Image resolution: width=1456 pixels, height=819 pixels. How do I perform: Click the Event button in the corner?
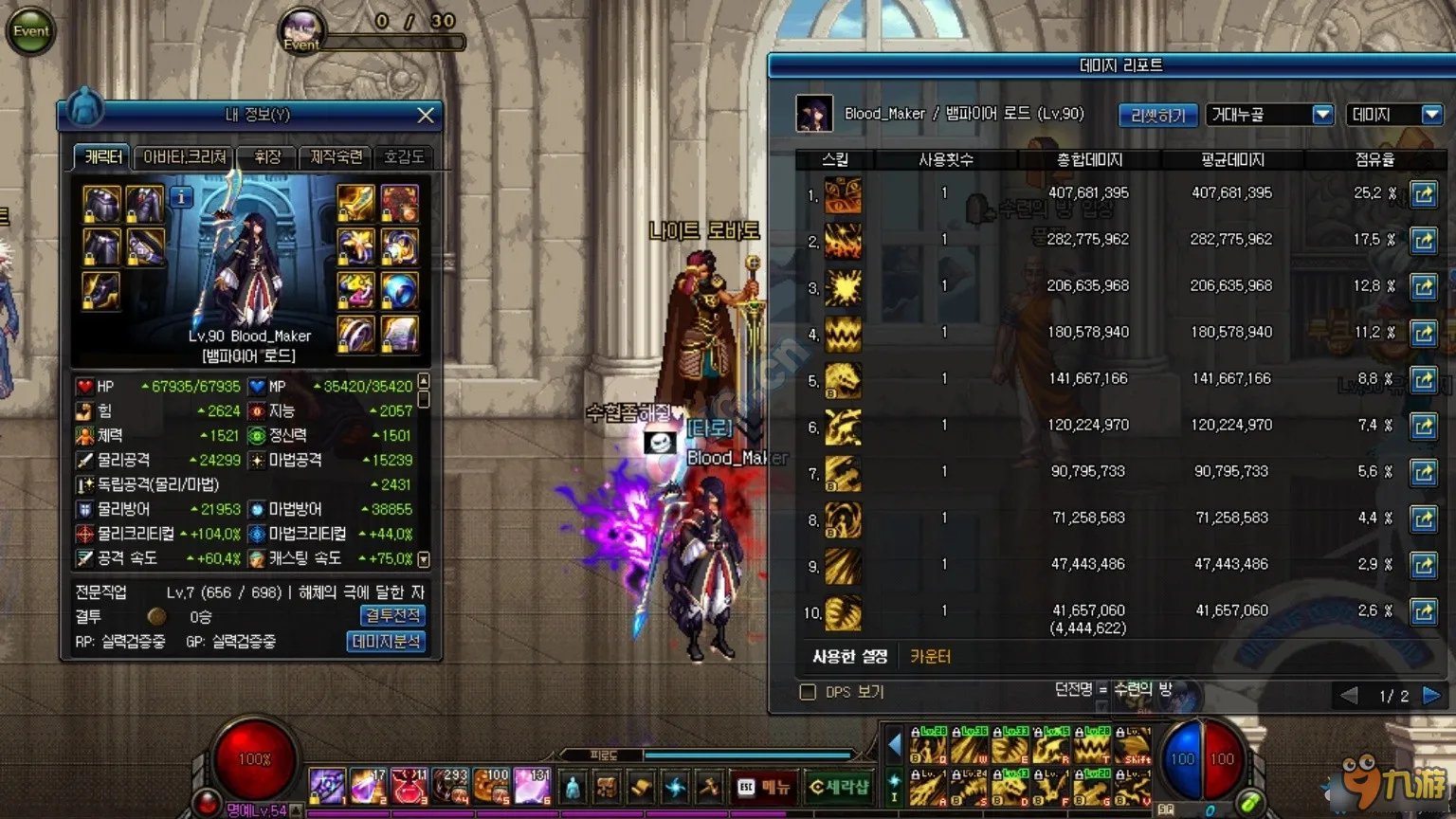(x=30, y=31)
